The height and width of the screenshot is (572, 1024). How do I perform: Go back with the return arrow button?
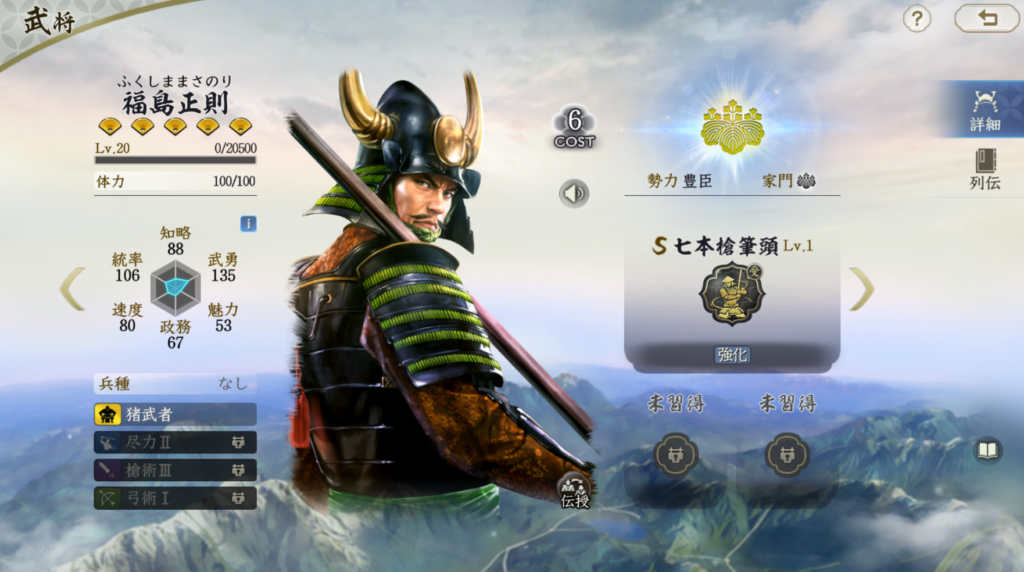click(986, 18)
